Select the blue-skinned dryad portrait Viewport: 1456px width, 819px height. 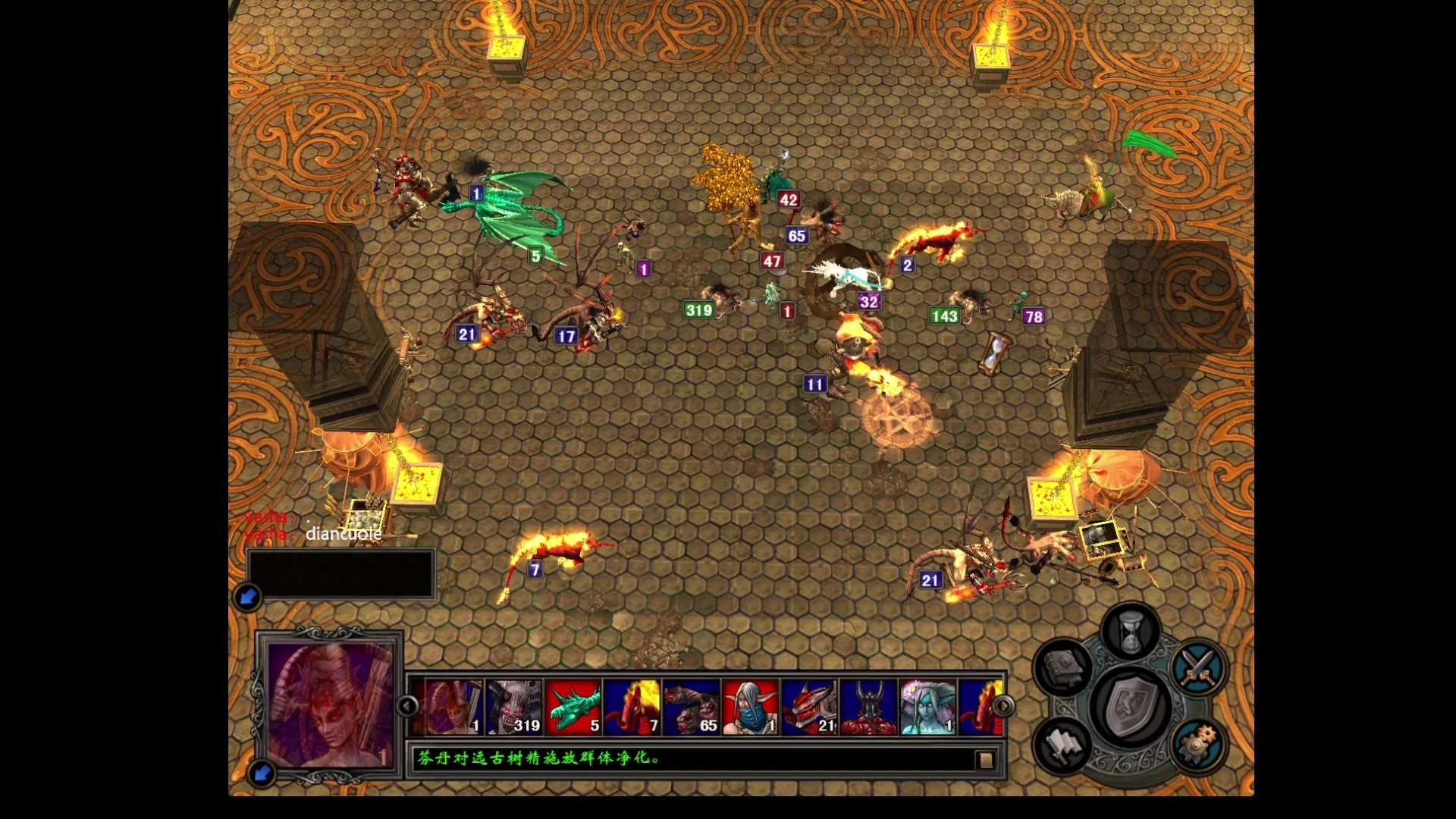pos(928,707)
